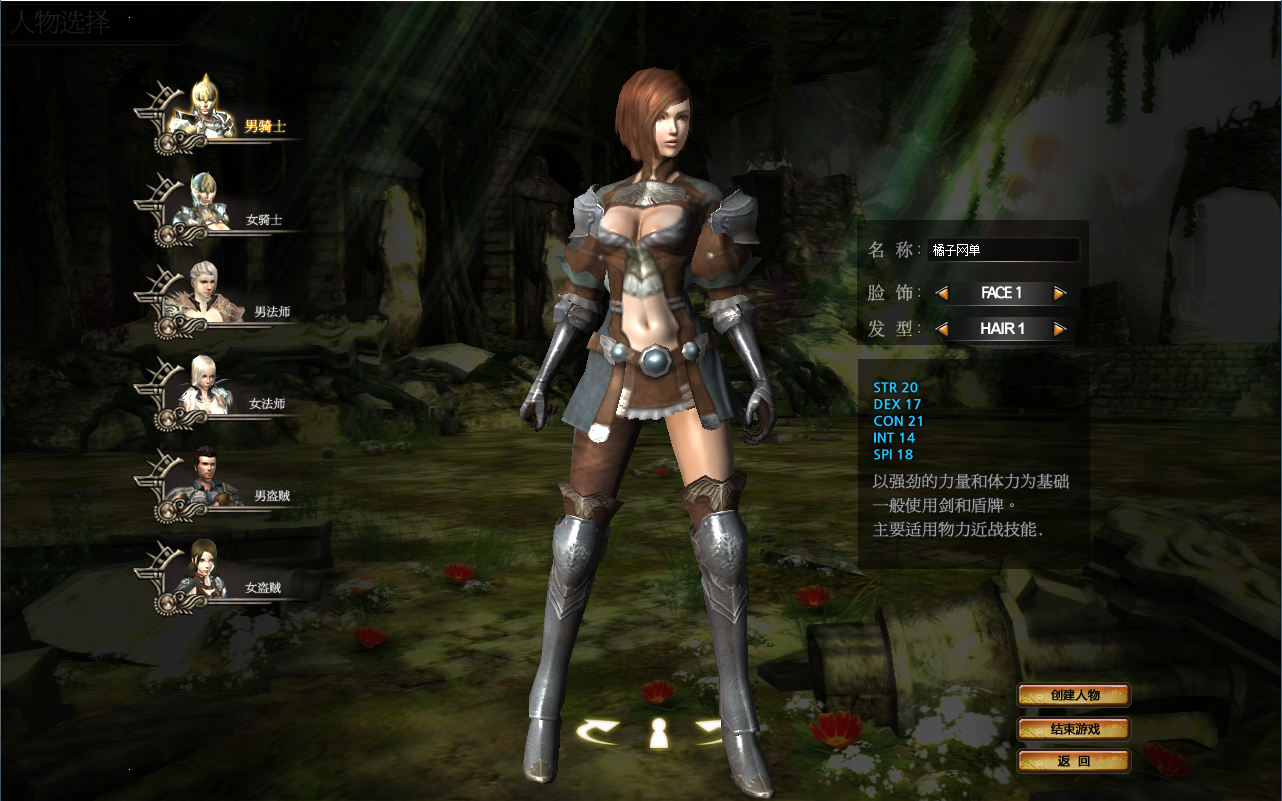The width and height of the screenshot is (1282, 801).
Task: Click the glowing person icon below the character
Action: [x=661, y=733]
